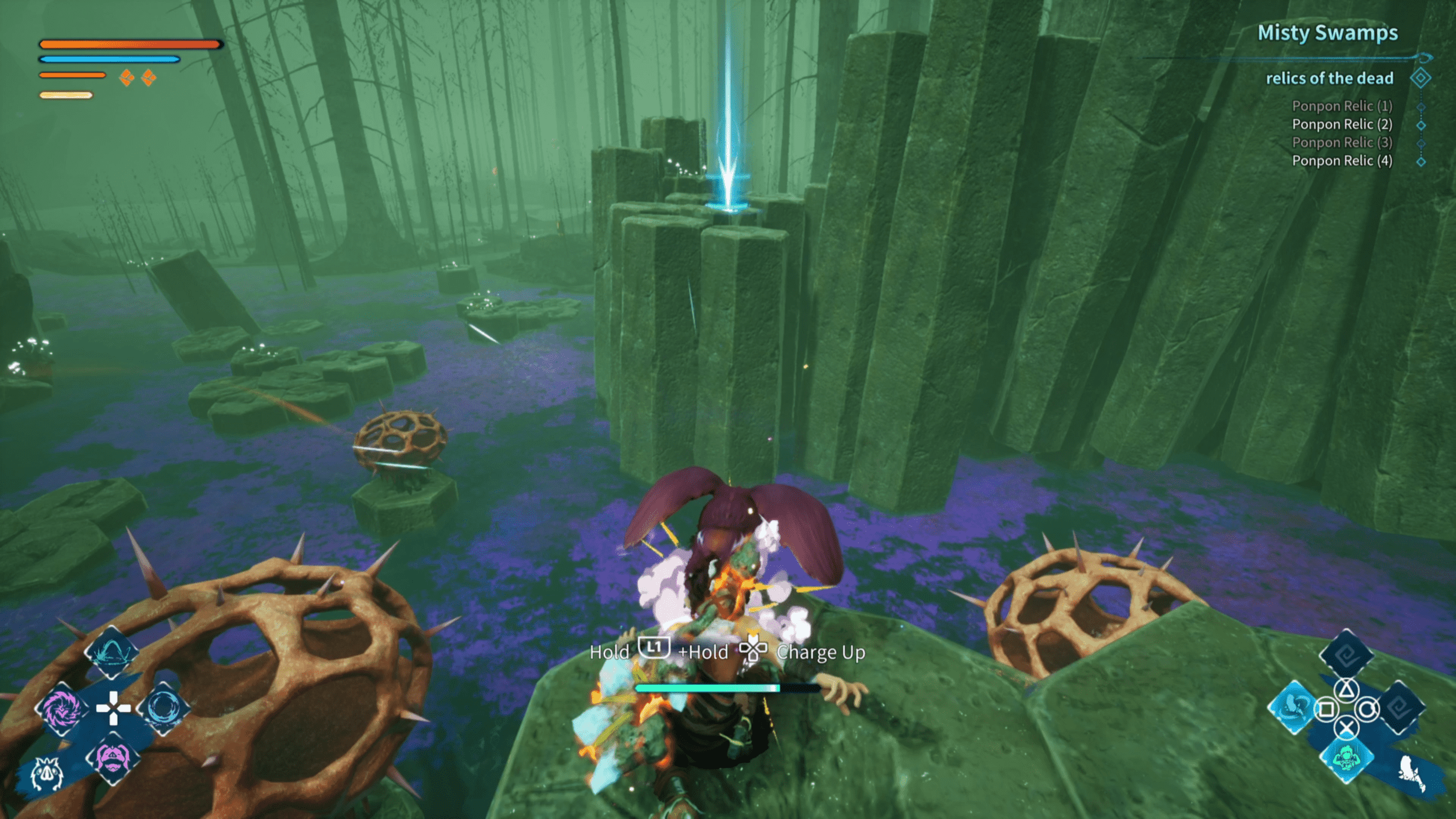
Task: Click the Ponpon Relic (1) objective
Action: tap(1342, 106)
